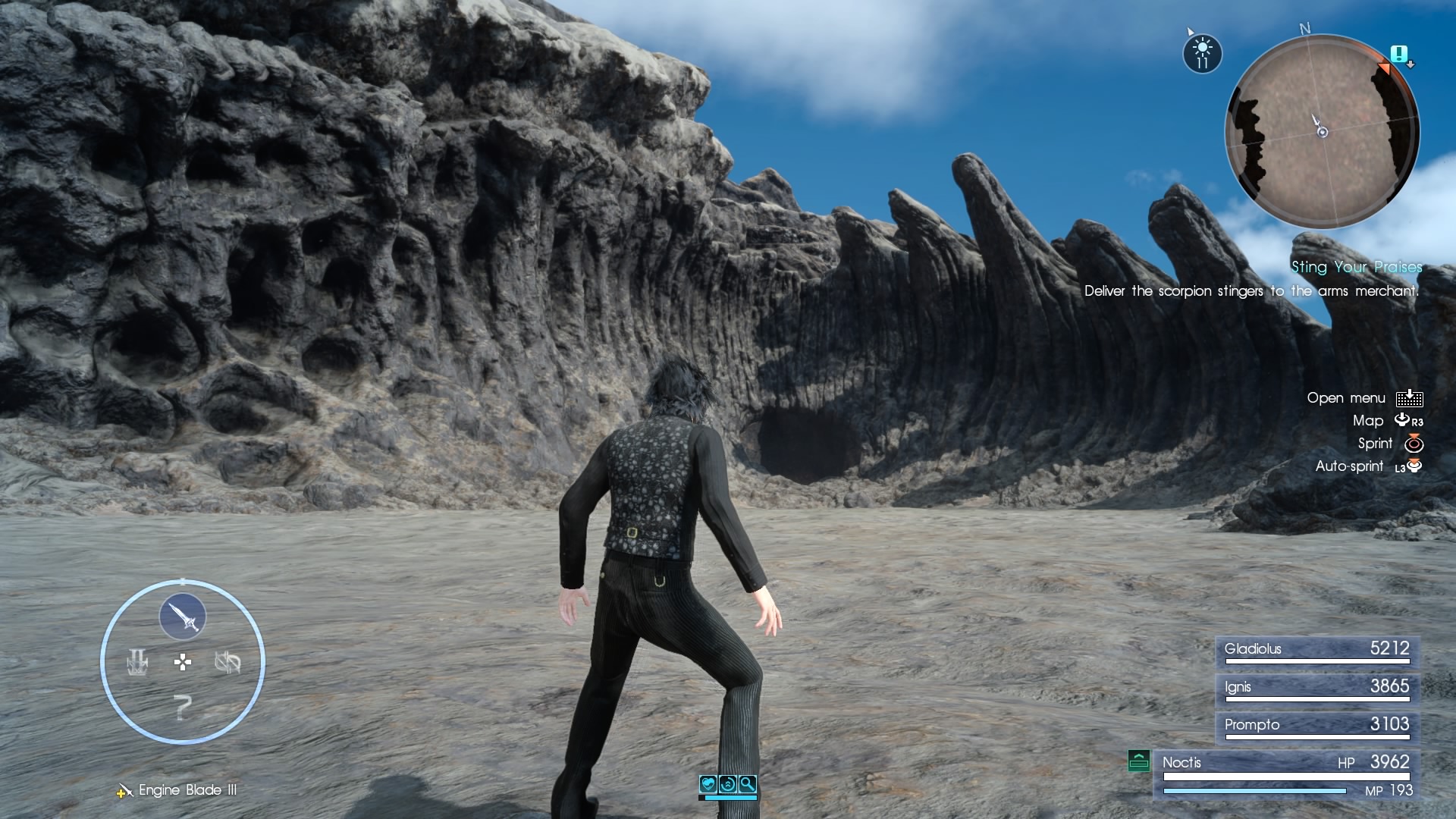Click the Engine Blade III weapon label
The width and height of the screenshot is (1456, 819).
click(x=186, y=790)
